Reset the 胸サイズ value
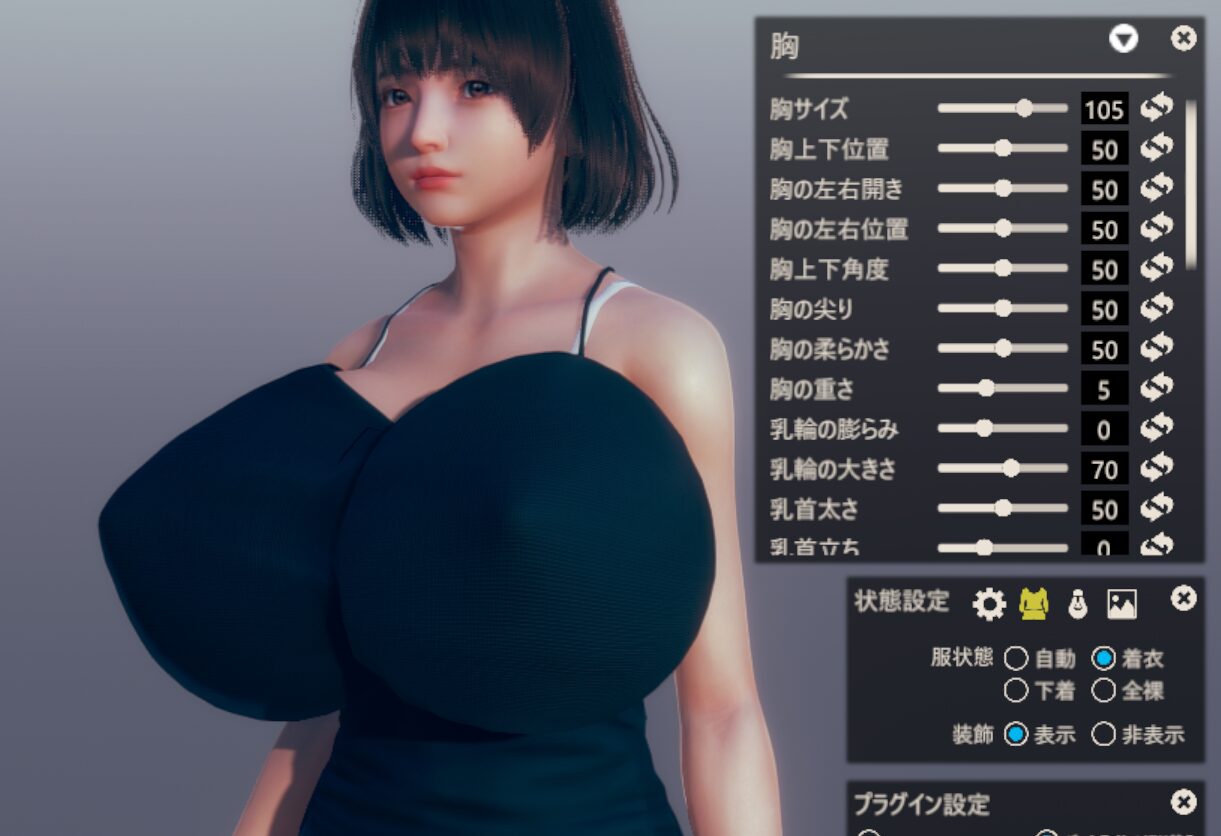1221x836 pixels. coord(1157,107)
